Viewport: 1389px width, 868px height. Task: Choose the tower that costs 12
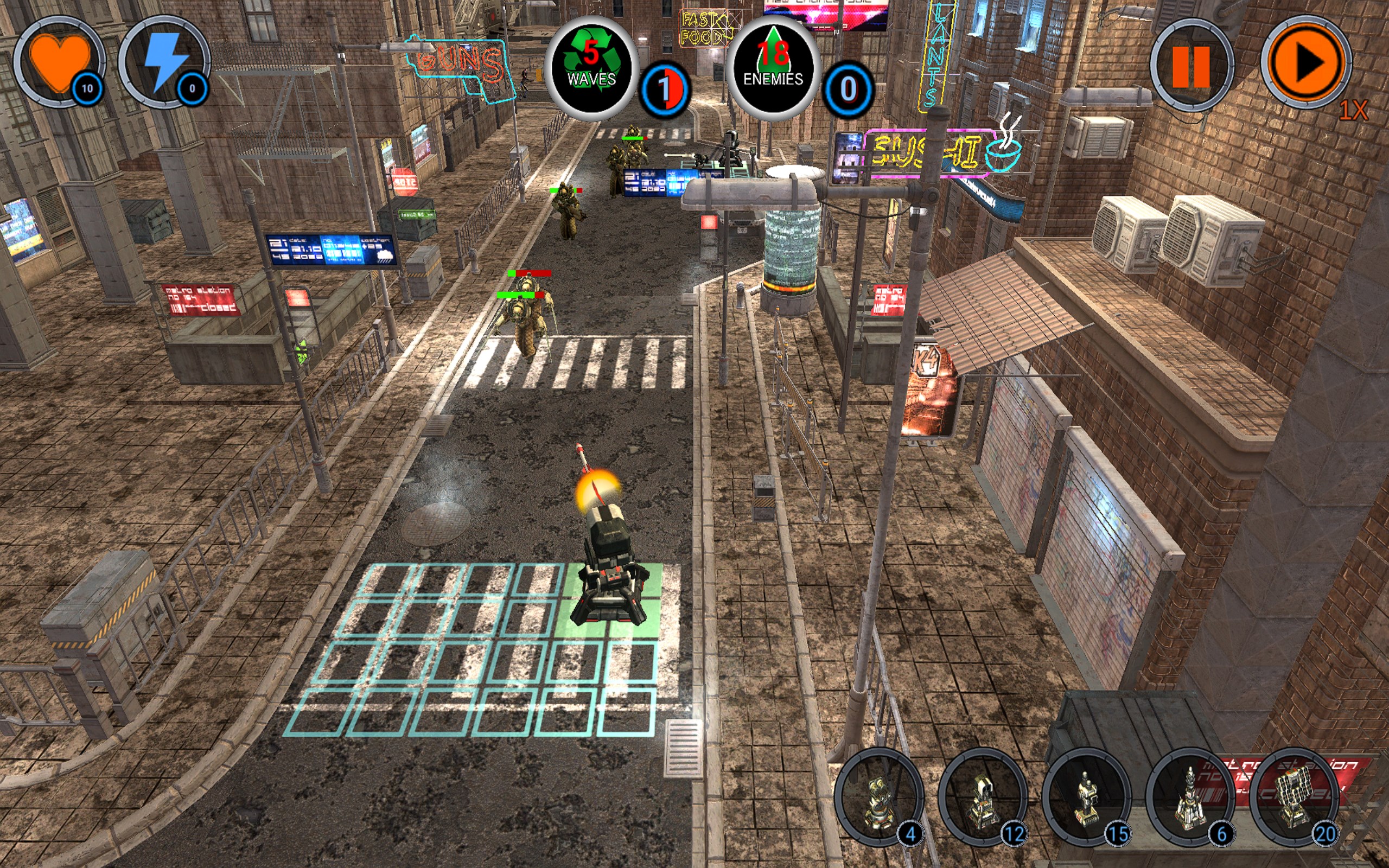pos(982,796)
